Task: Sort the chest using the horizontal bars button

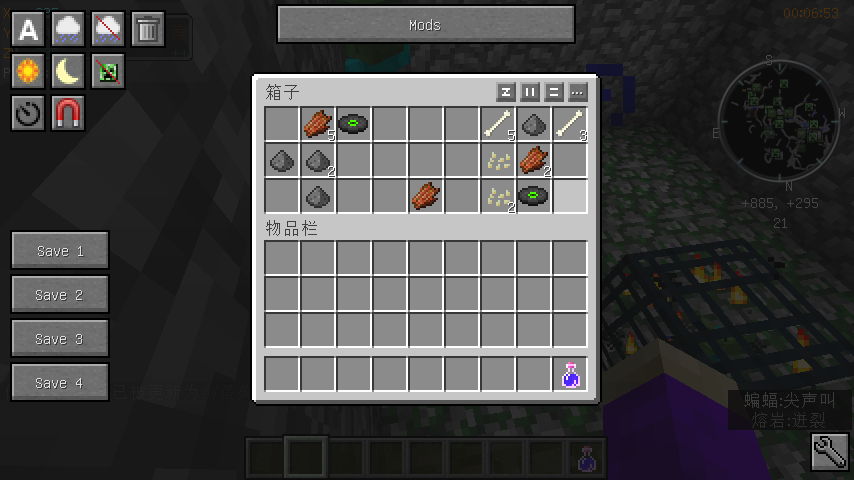Action: [553, 92]
